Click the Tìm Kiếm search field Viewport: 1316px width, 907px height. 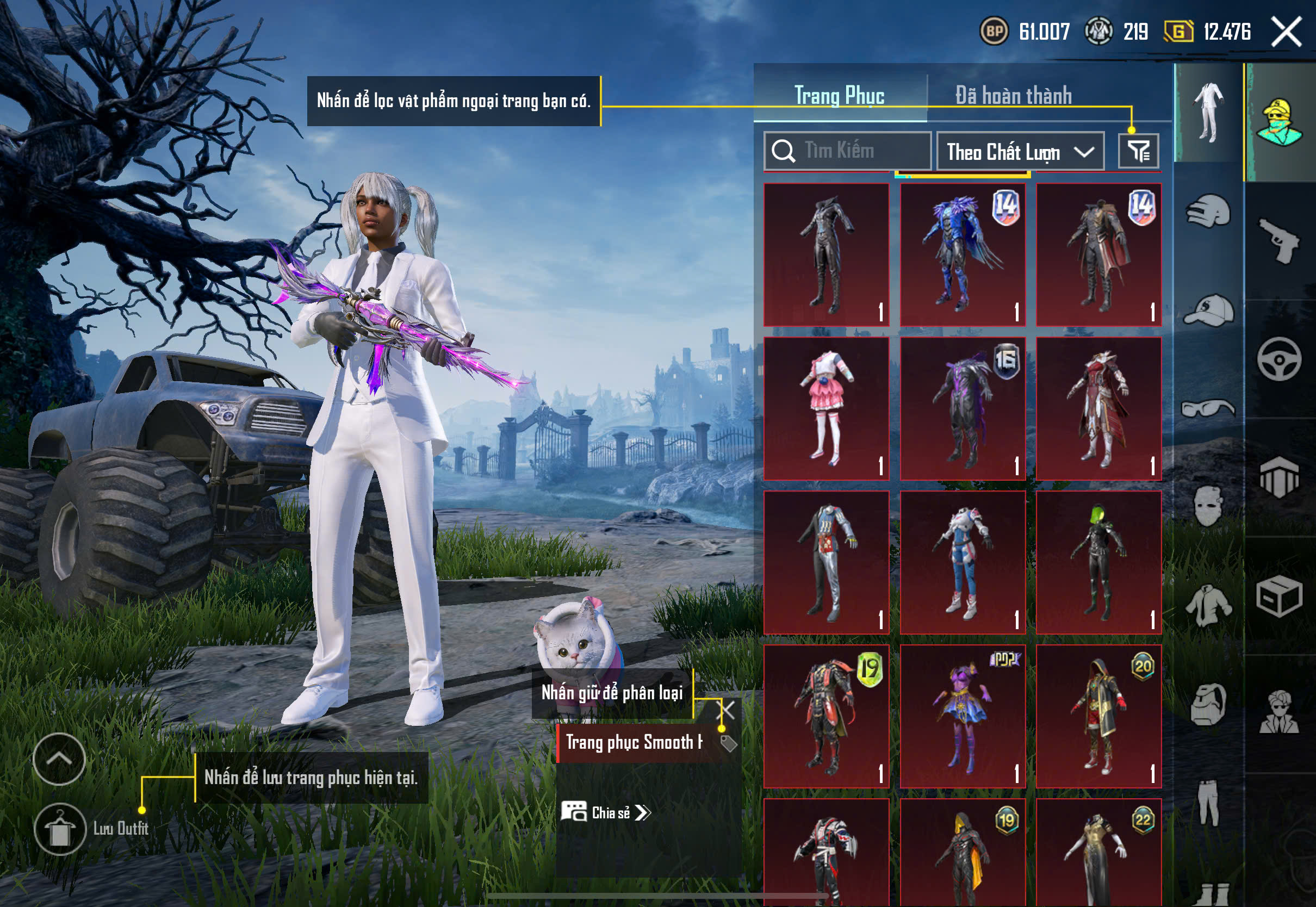(x=847, y=151)
